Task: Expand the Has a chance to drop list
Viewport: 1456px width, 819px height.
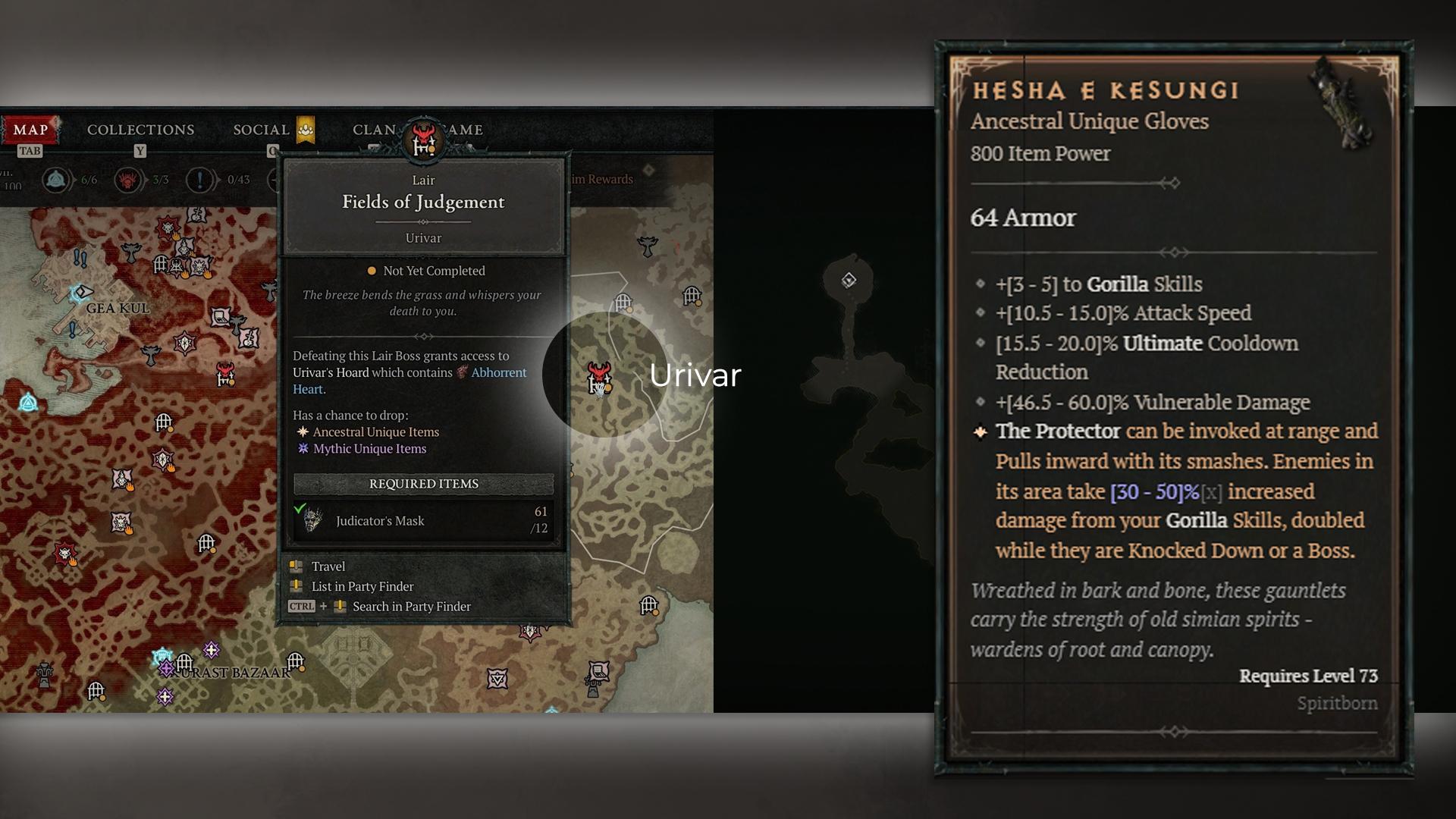Action: pyautogui.click(x=353, y=416)
